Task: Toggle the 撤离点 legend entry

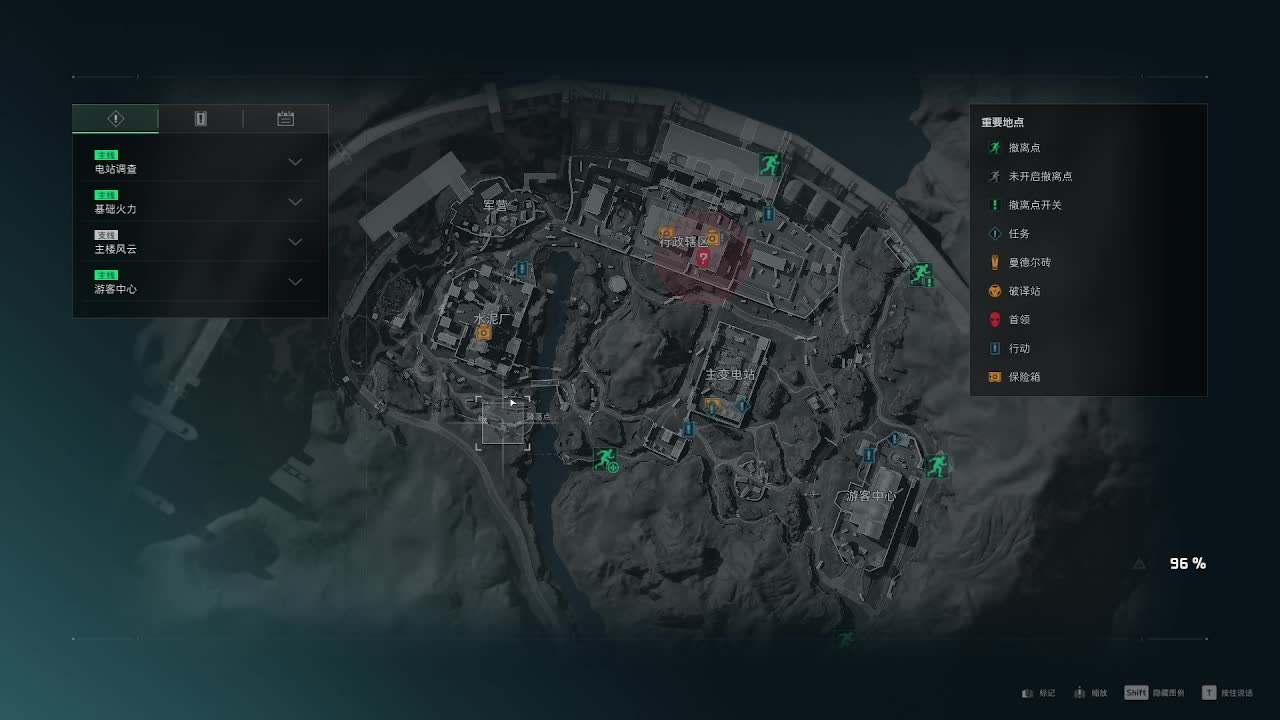Action: pos(1024,148)
